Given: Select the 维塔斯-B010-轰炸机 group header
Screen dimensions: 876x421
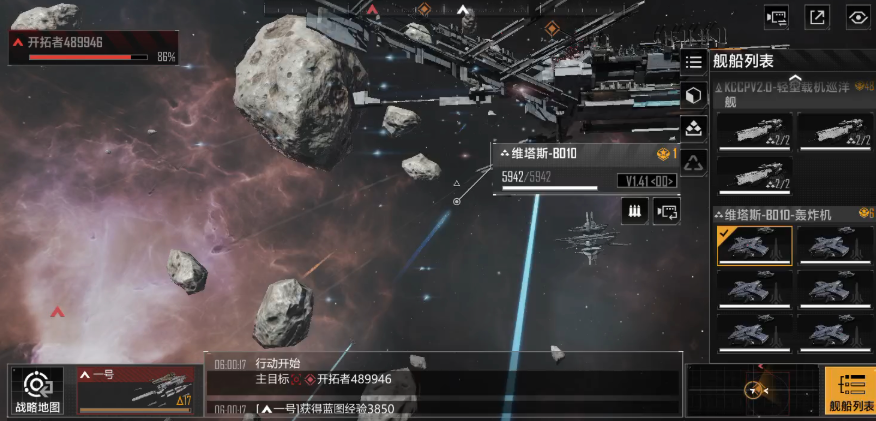Looking at the screenshot, I should click(x=785, y=214).
